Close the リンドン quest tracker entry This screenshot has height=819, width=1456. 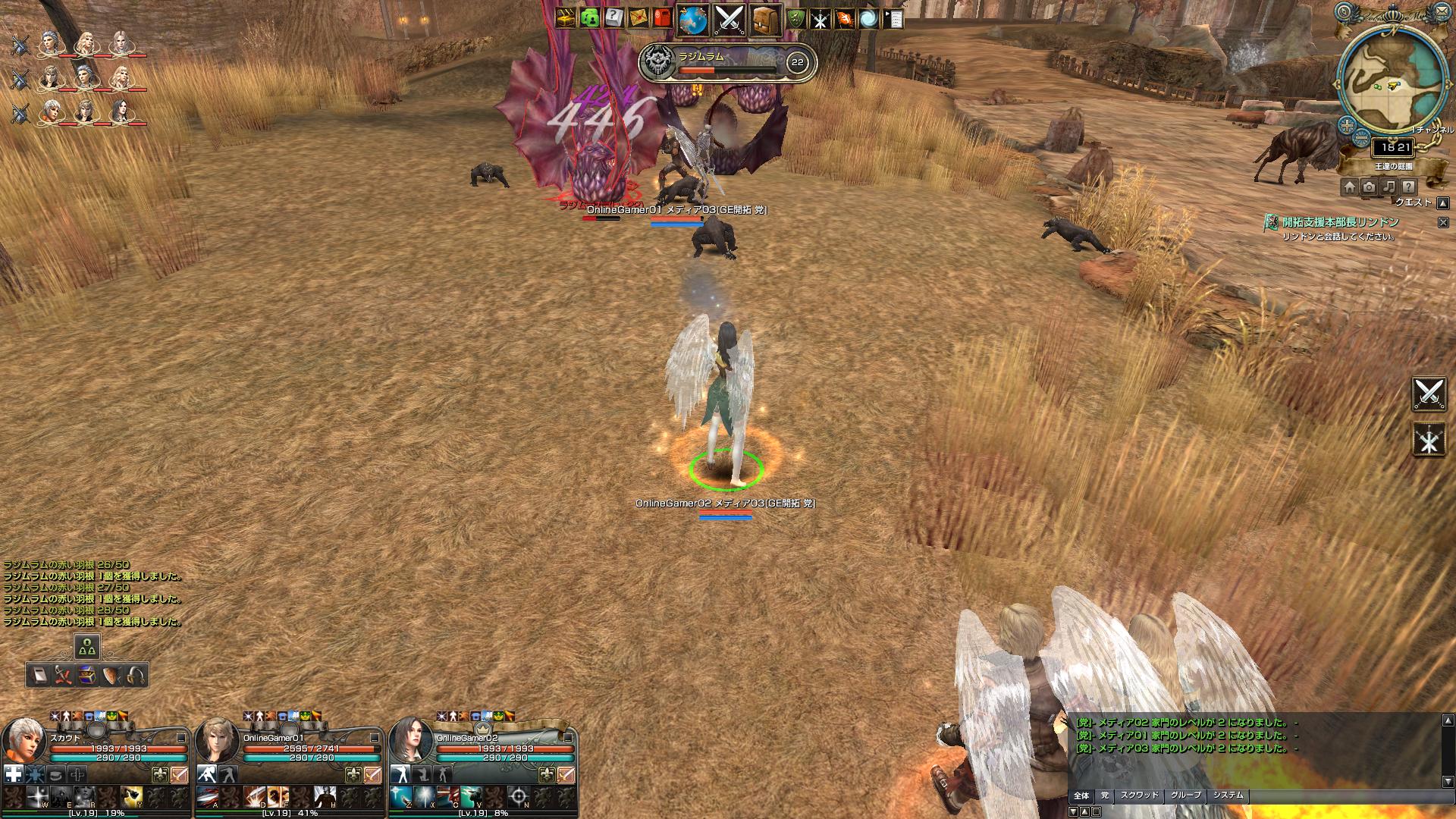click(x=1443, y=222)
